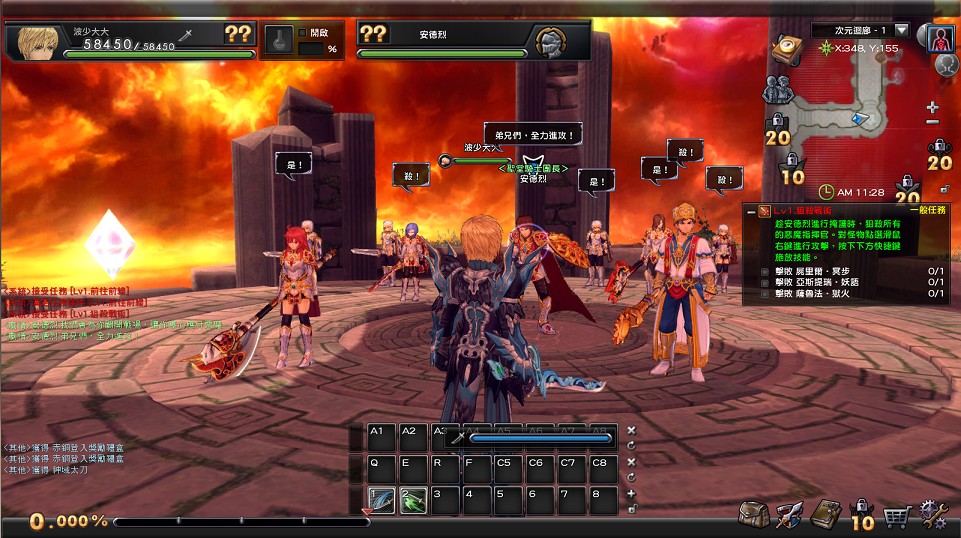Collapse the Lv1 quest tracker panel
This screenshot has width=961, height=538.
pos(751,212)
